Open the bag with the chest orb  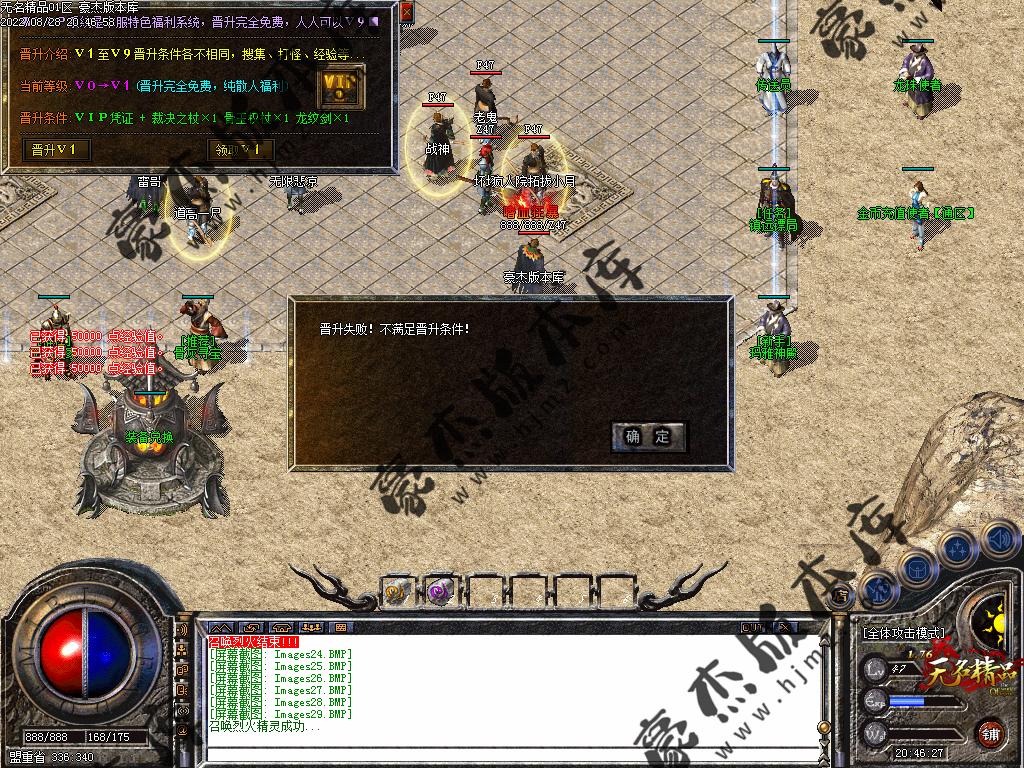pos(916,567)
